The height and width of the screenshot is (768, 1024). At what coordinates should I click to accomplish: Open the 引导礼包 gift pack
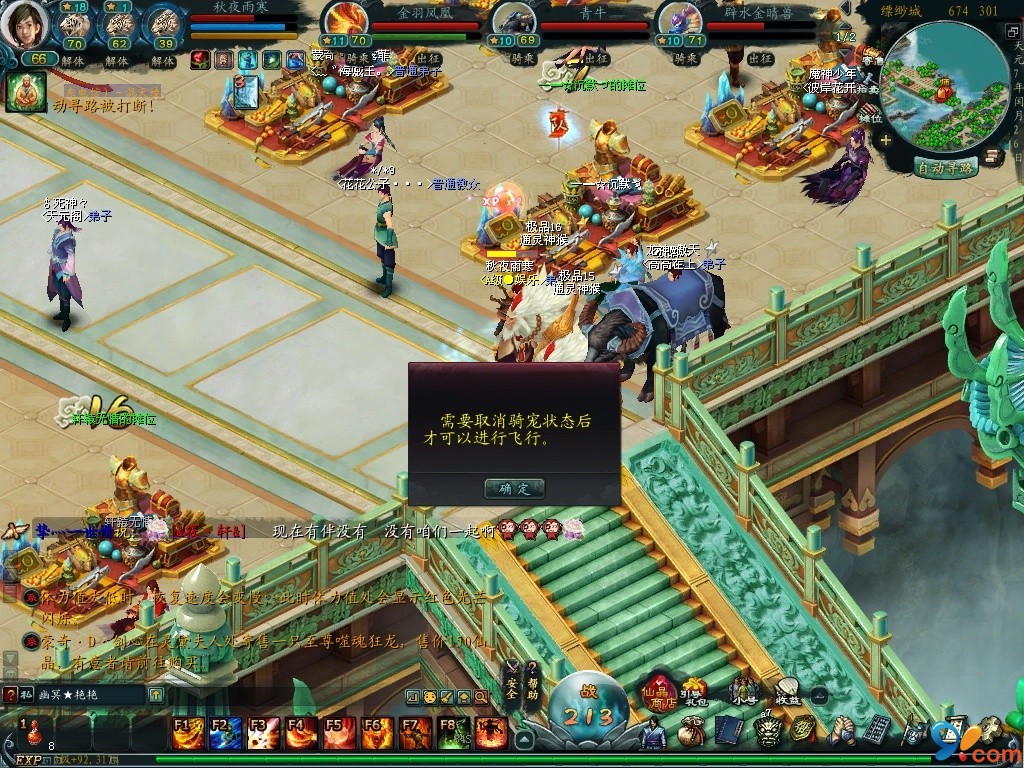pyautogui.click(x=693, y=691)
